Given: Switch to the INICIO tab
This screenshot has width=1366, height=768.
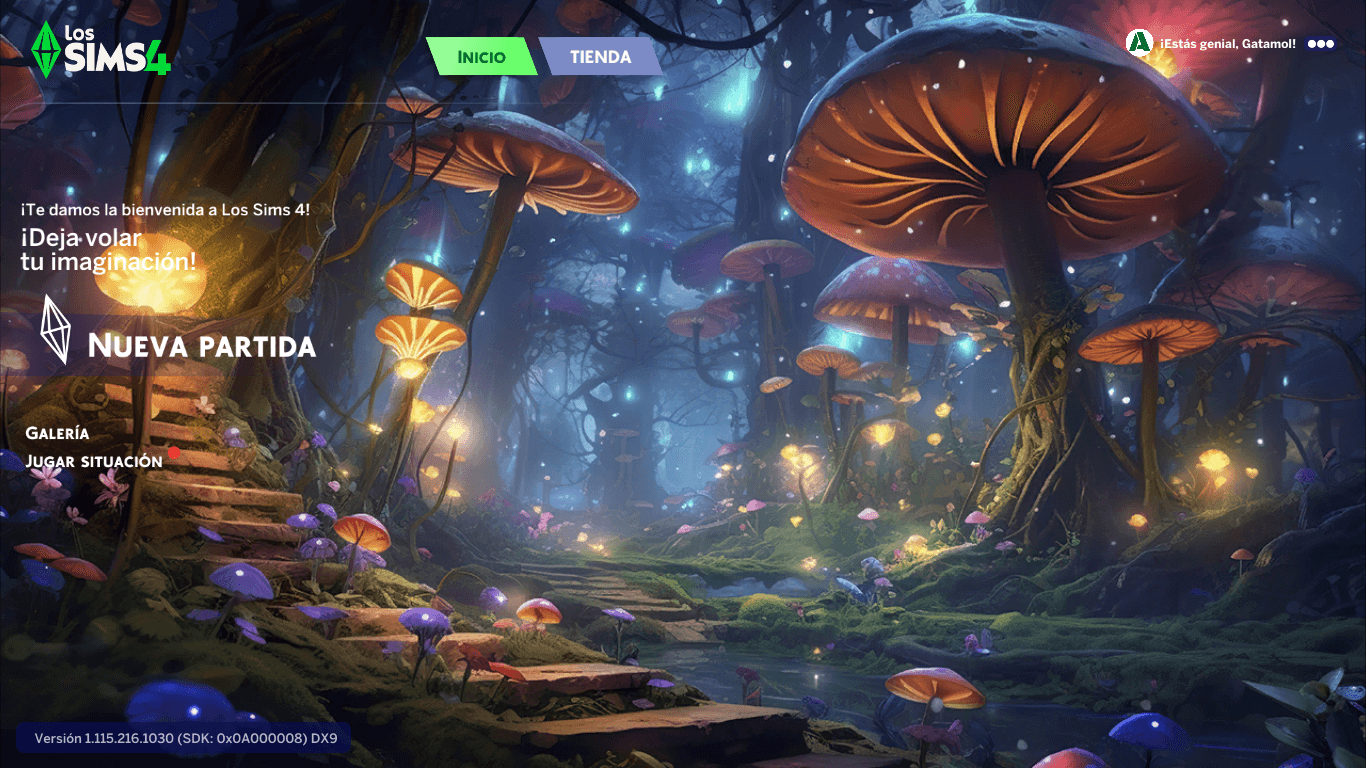Looking at the screenshot, I should 481,57.
